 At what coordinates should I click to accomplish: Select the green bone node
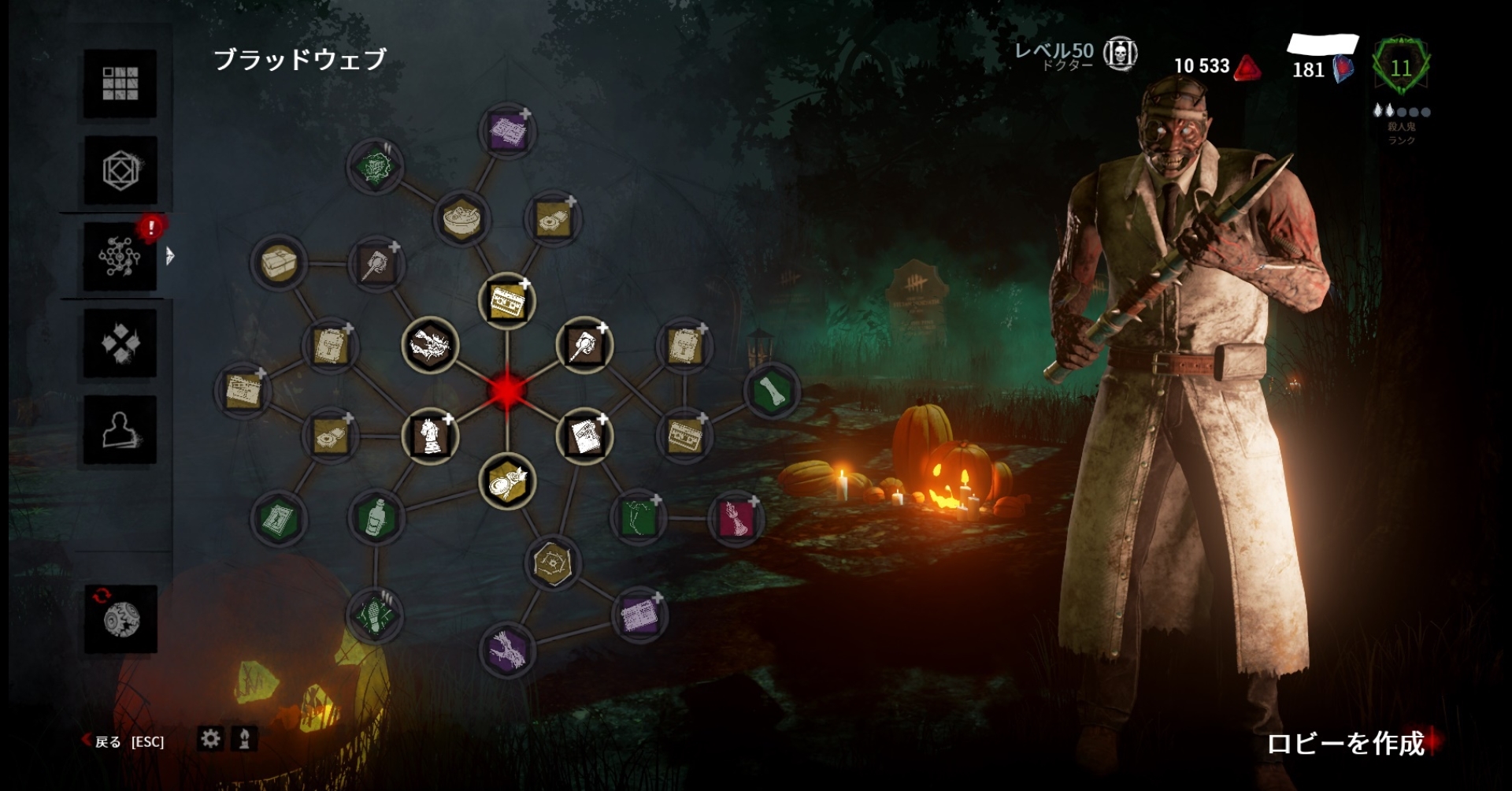[771, 391]
